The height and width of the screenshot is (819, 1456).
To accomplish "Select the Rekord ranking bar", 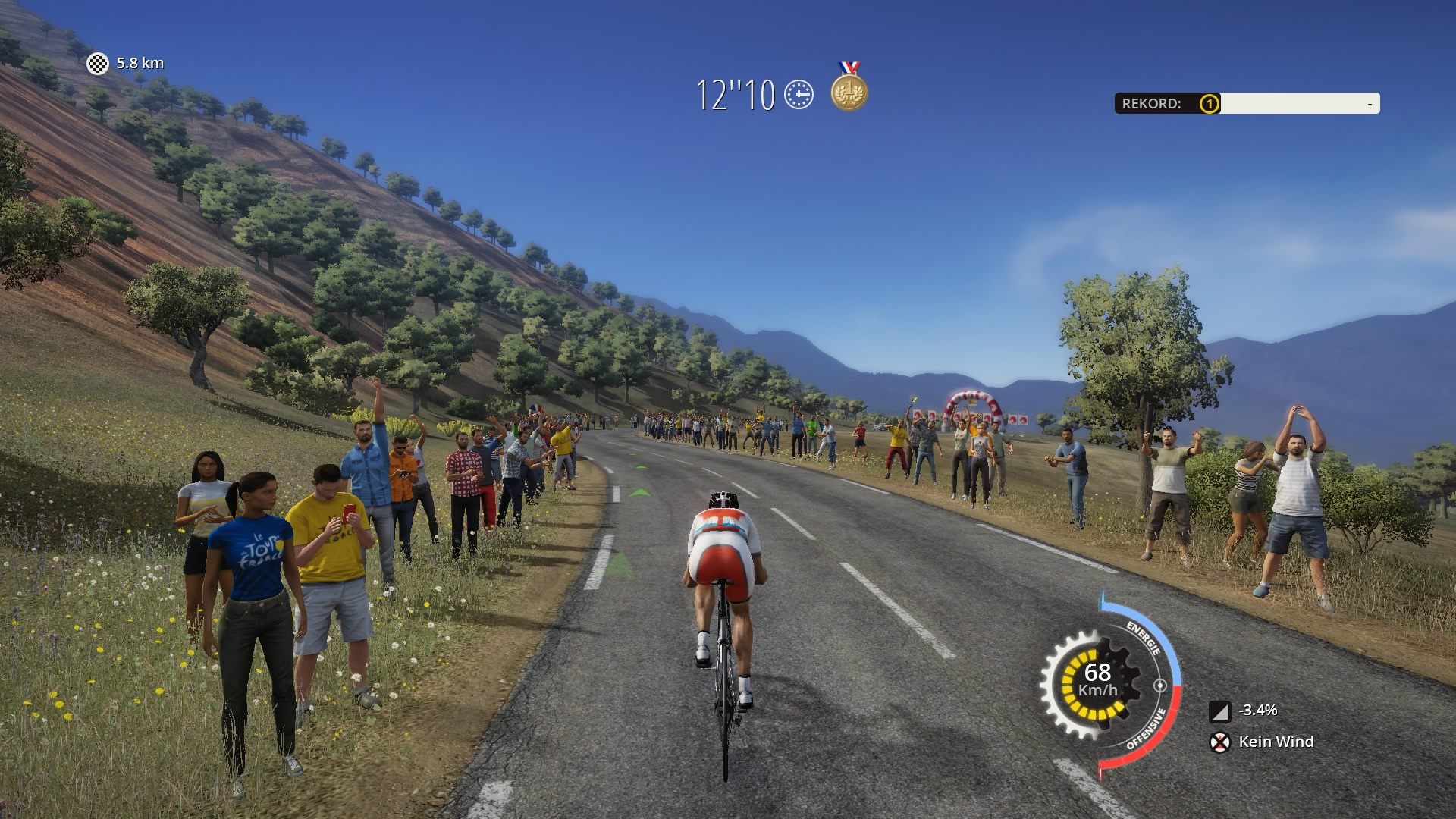I will 1247,103.
